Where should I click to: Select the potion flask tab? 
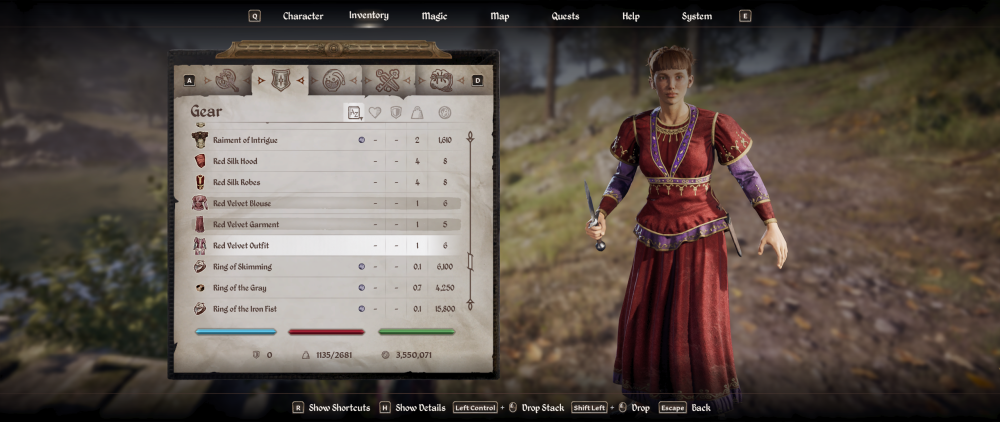[334, 80]
